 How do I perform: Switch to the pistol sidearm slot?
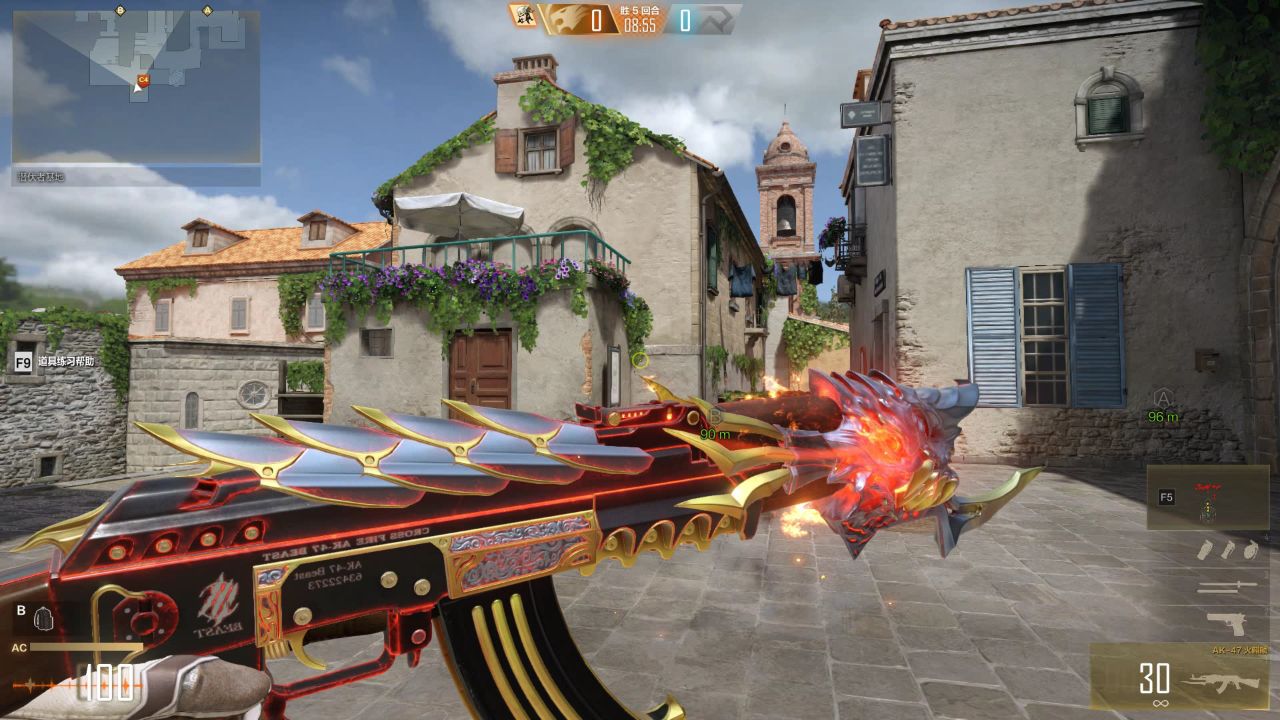point(1226,623)
